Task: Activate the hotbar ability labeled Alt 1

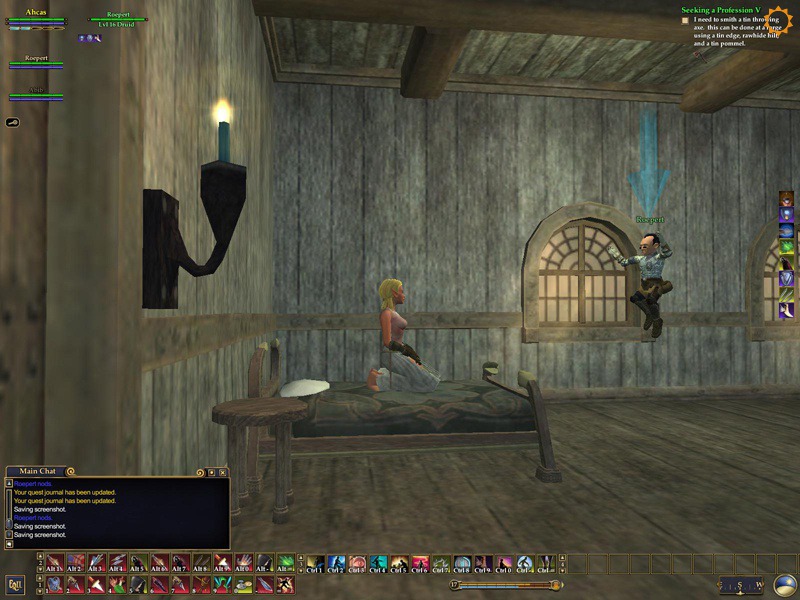Action: point(54,564)
